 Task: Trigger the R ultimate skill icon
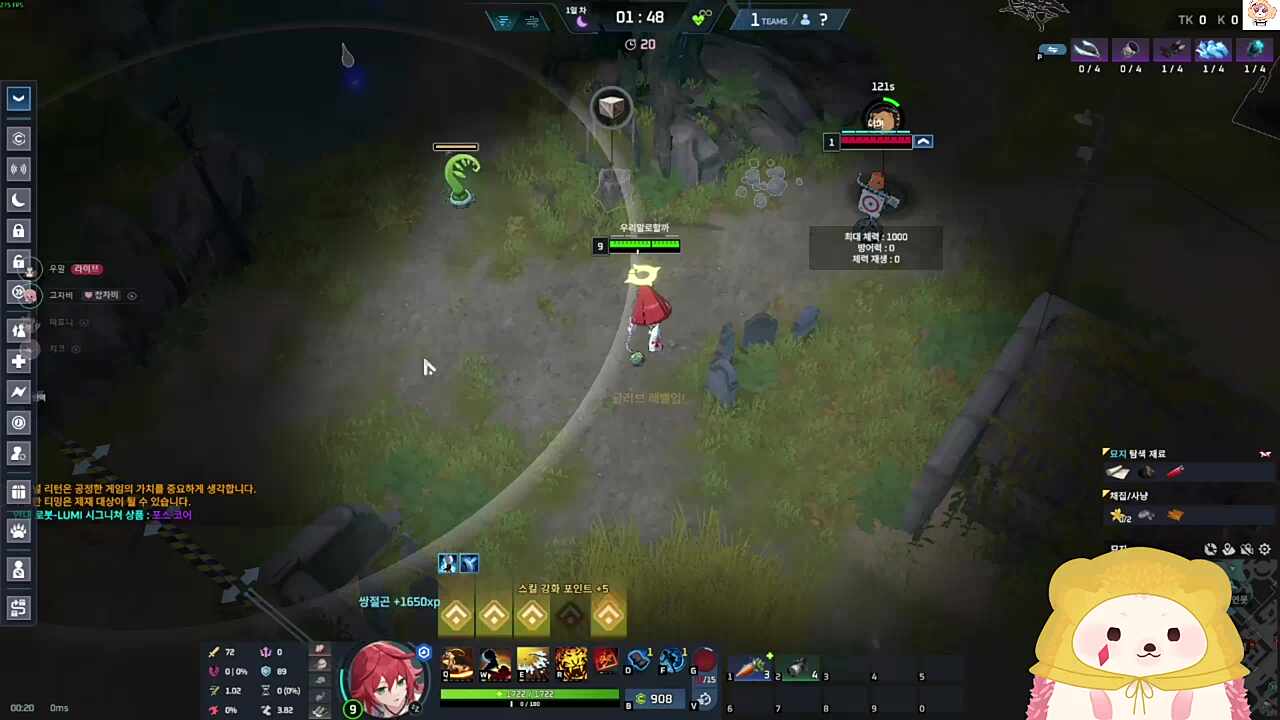pos(571,663)
